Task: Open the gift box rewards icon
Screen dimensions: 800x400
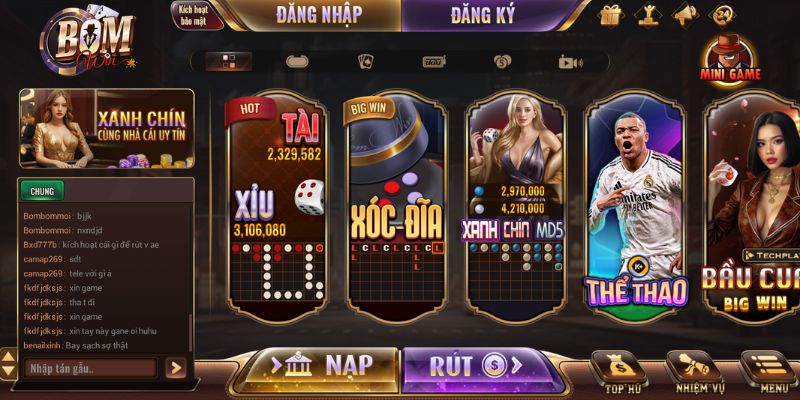Action: click(x=612, y=16)
